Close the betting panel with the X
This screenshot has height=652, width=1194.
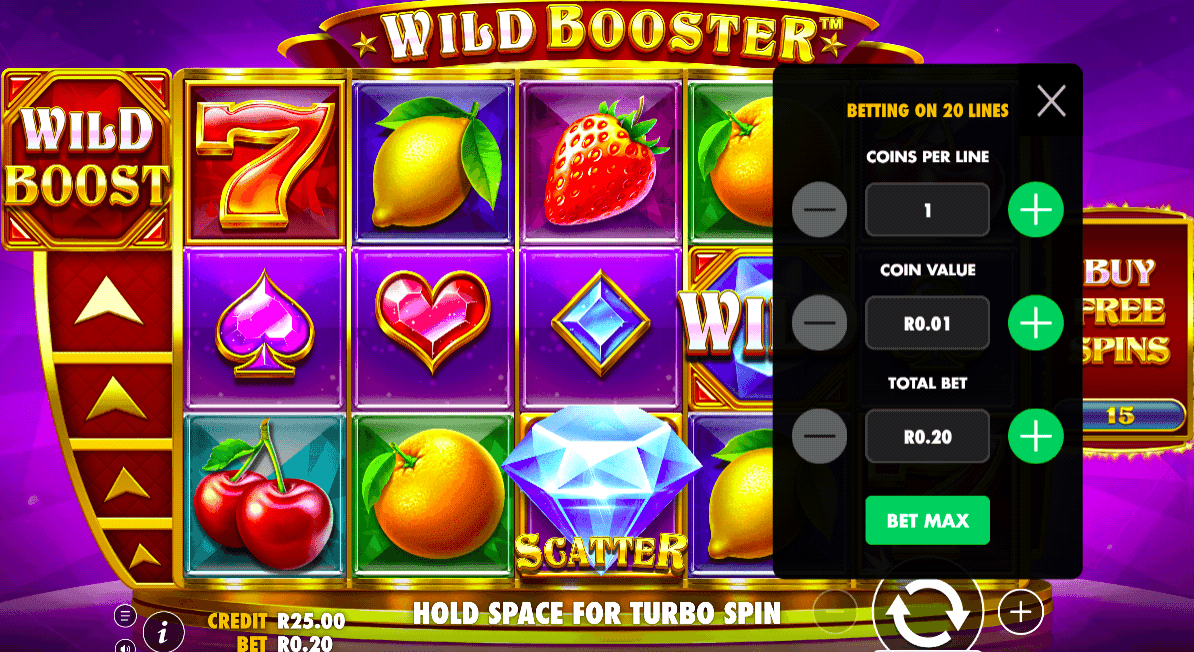[x=1051, y=101]
